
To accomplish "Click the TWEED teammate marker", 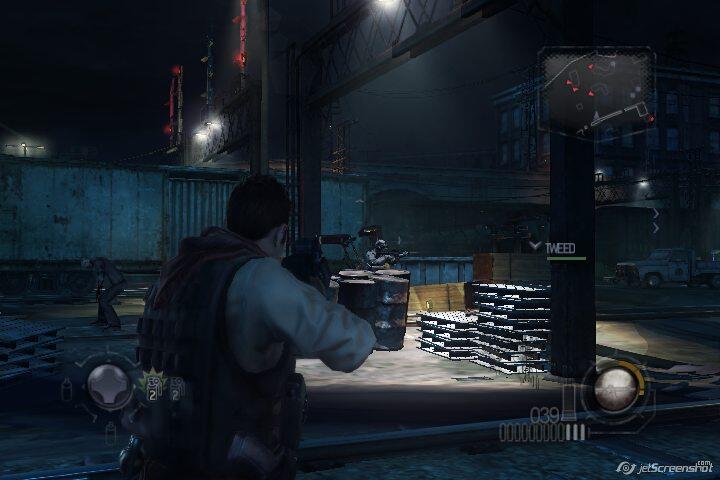I will coord(560,246).
